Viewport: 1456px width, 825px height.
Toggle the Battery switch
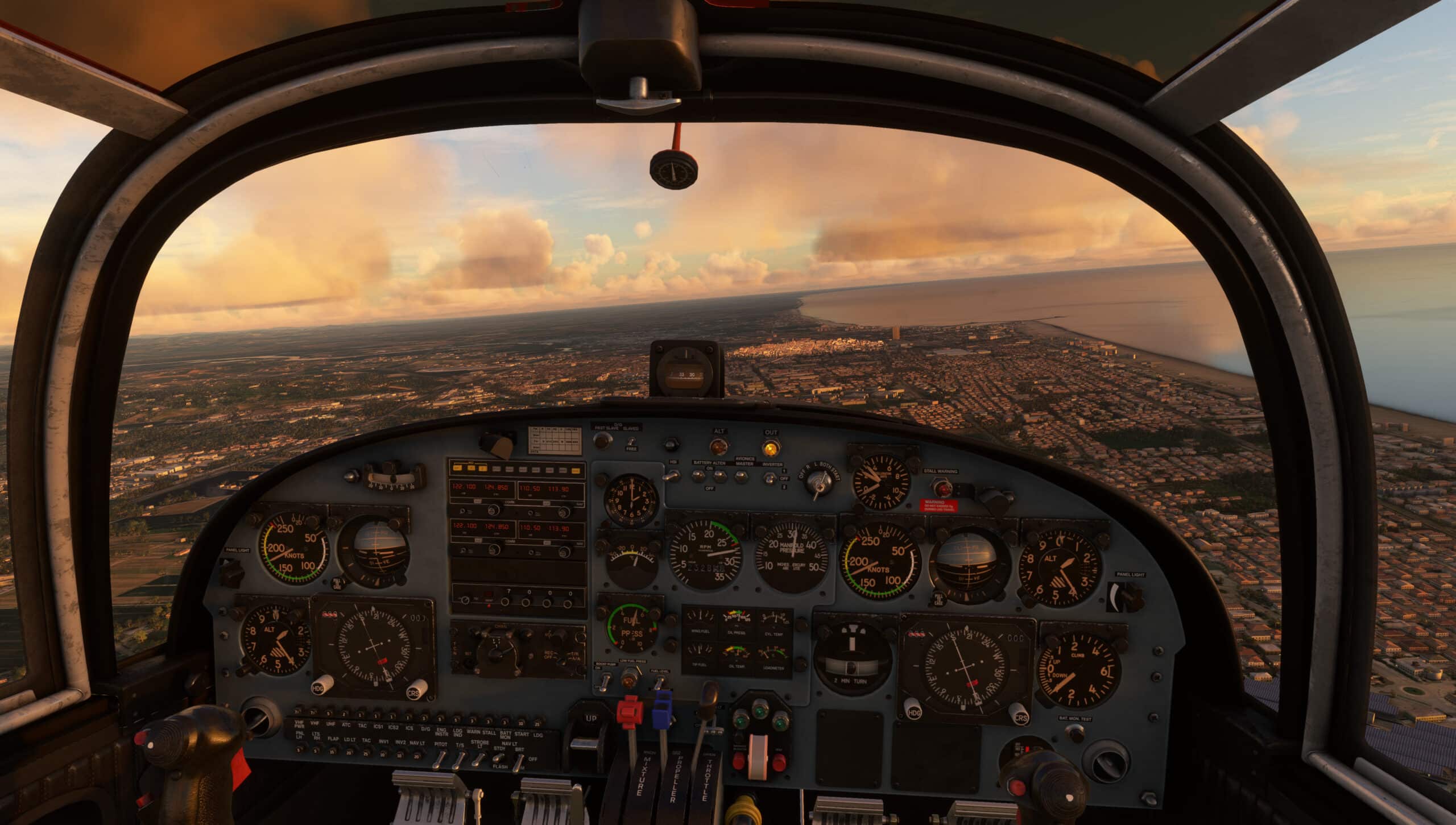699,476
